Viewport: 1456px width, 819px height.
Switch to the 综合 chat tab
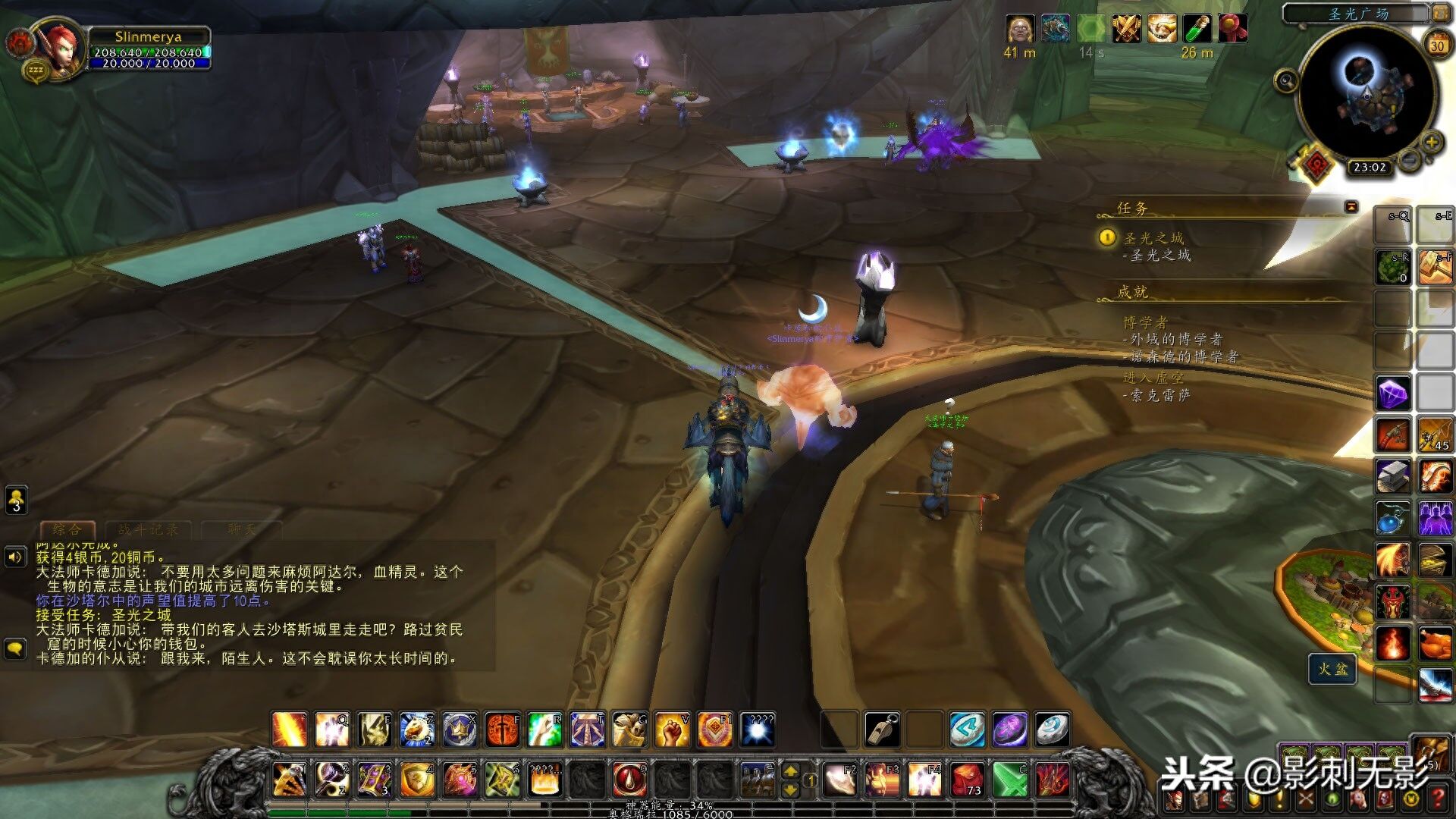coord(67,529)
